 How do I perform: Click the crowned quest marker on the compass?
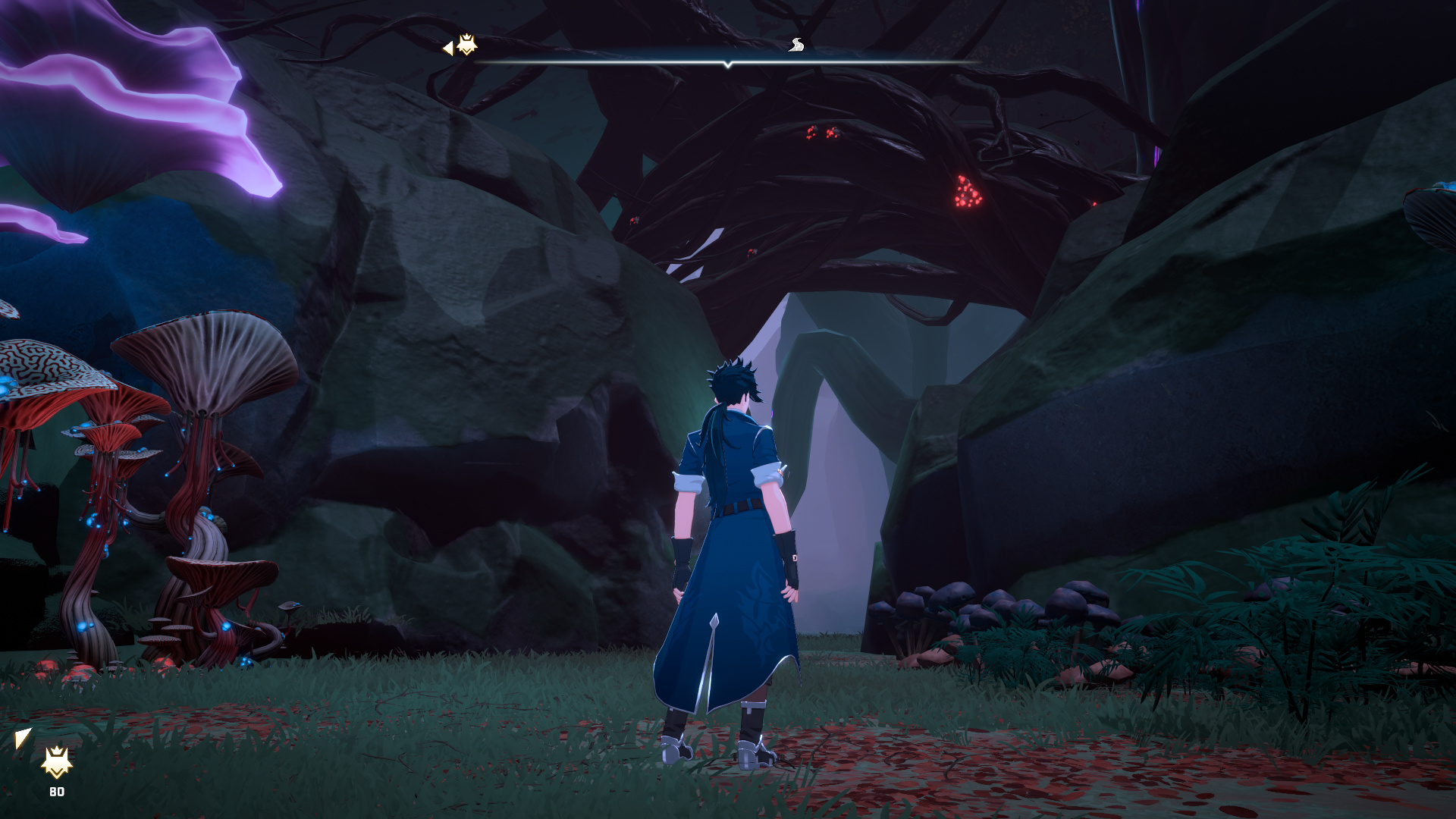[466, 45]
